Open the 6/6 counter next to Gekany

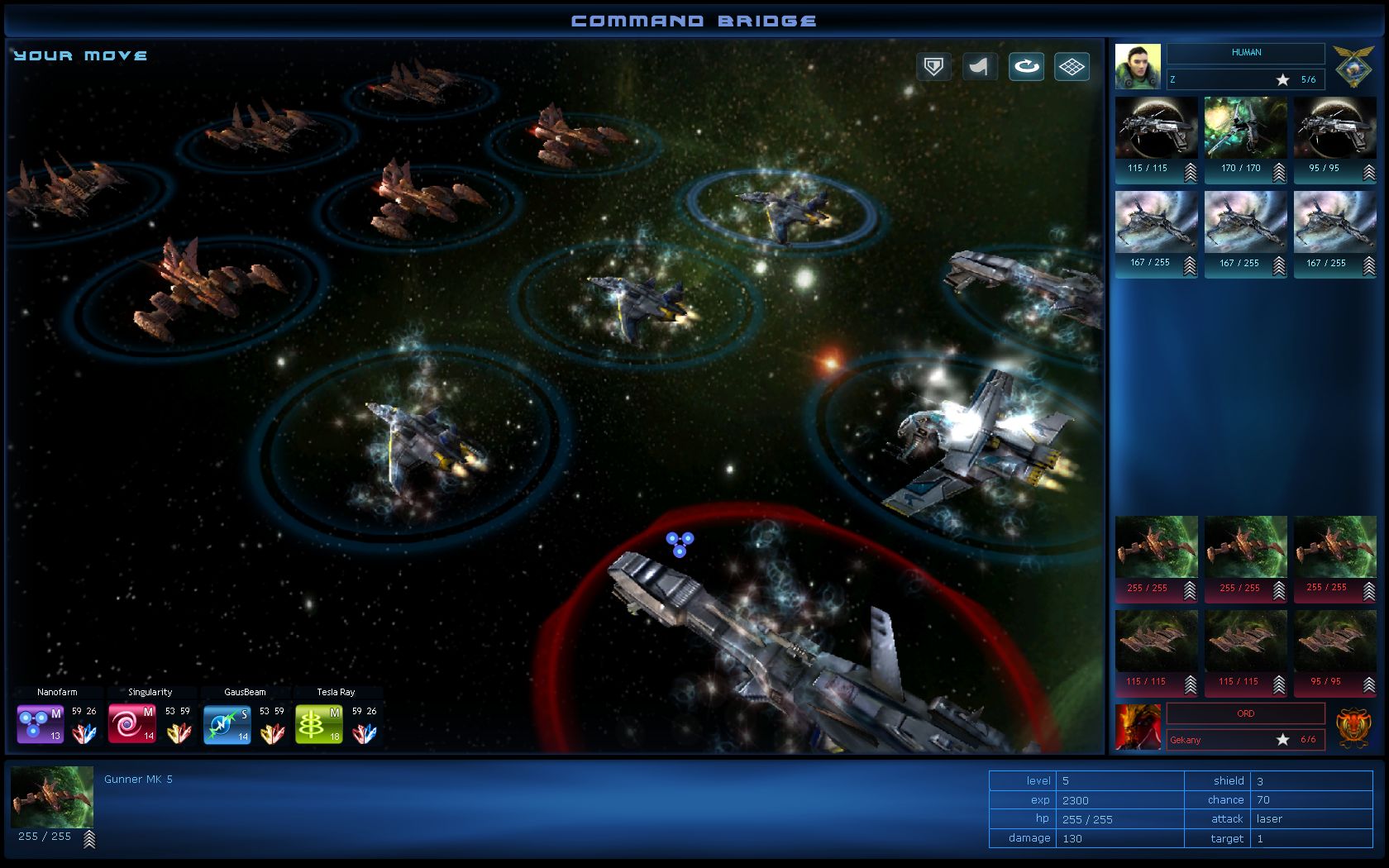tap(1307, 740)
